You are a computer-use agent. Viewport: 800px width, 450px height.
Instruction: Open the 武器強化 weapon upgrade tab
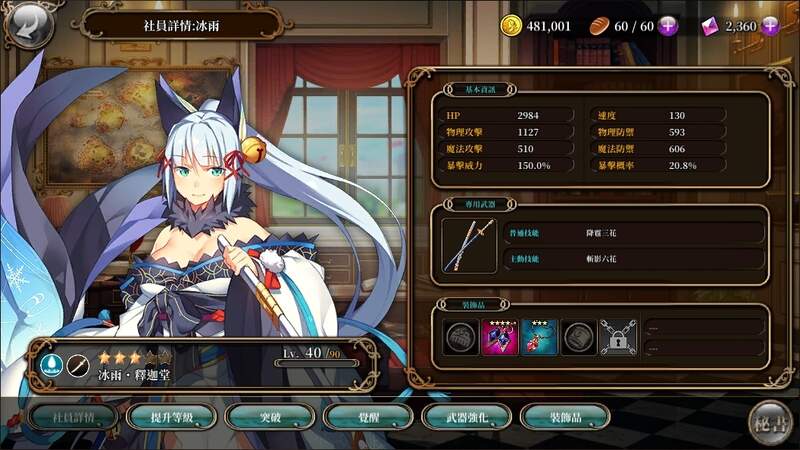460,417
